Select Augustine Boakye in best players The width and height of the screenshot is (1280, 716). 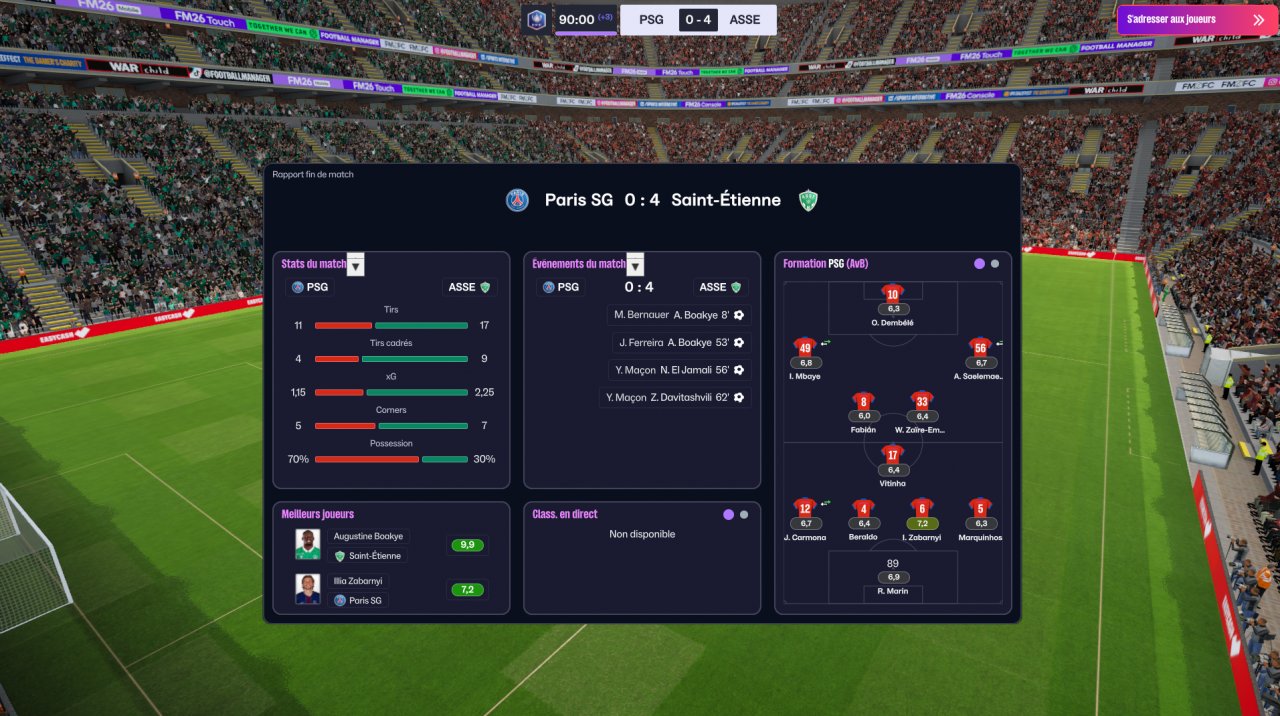coord(368,536)
